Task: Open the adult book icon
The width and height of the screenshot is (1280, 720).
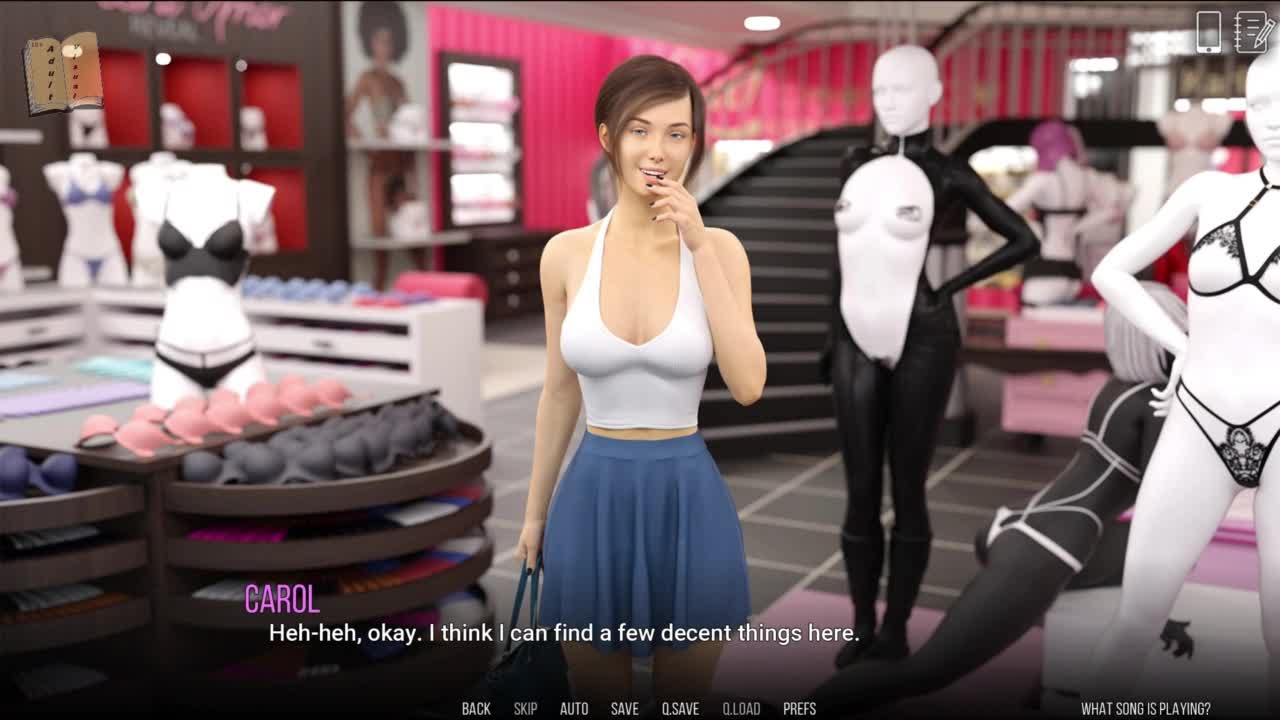Action: [x=63, y=72]
